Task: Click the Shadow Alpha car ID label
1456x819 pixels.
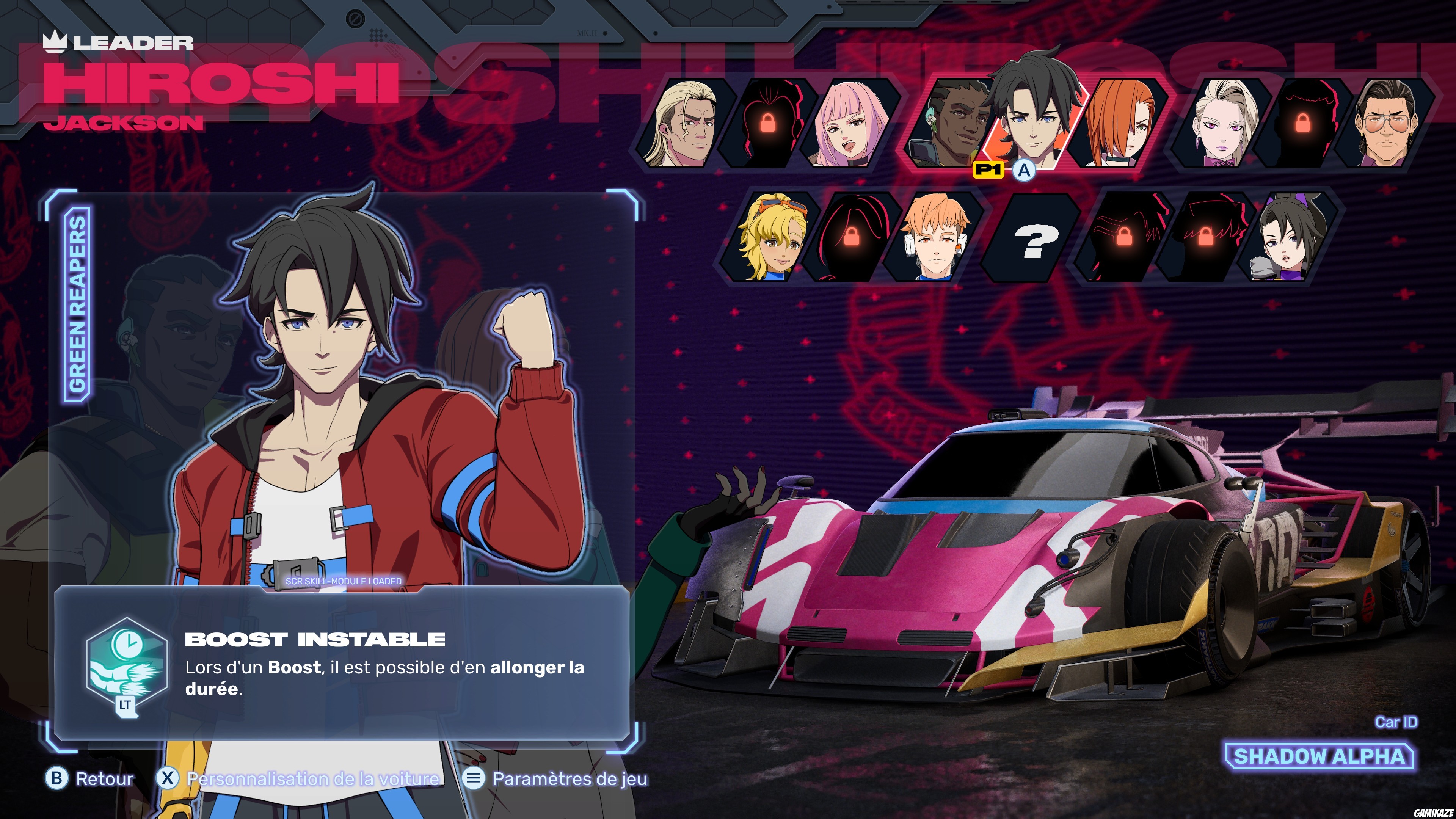Action: point(1319,756)
